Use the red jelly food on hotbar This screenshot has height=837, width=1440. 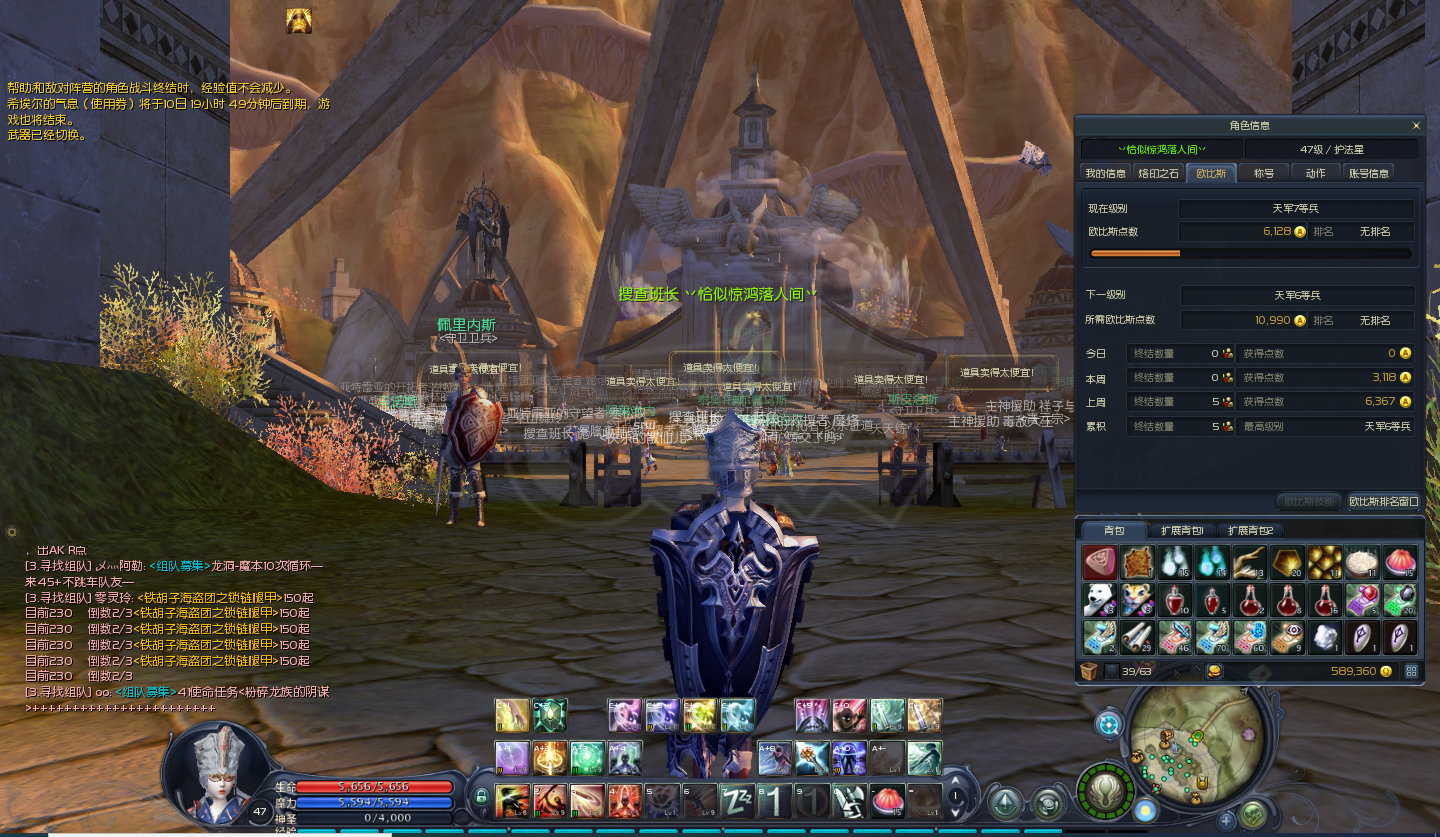click(888, 799)
